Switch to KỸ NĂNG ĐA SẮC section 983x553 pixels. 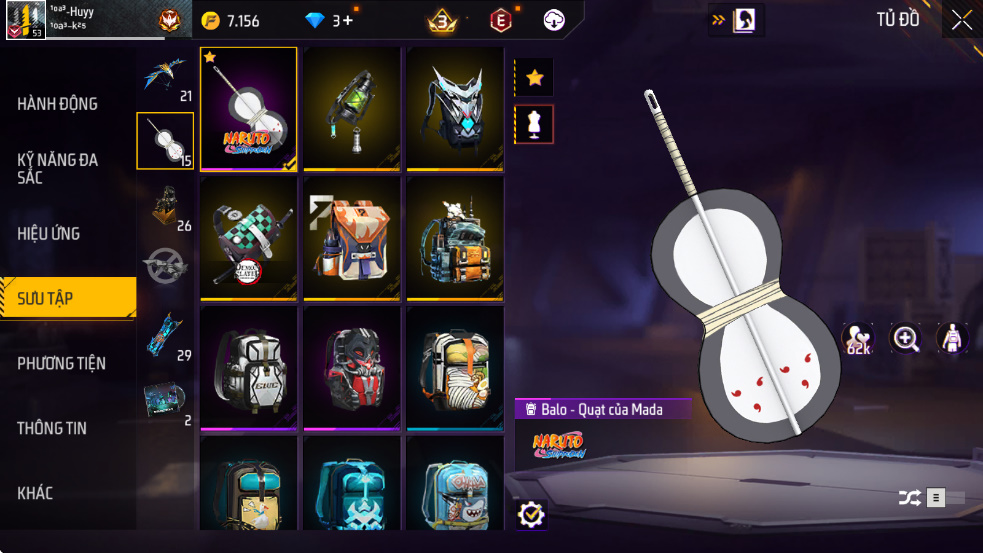[58, 168]
